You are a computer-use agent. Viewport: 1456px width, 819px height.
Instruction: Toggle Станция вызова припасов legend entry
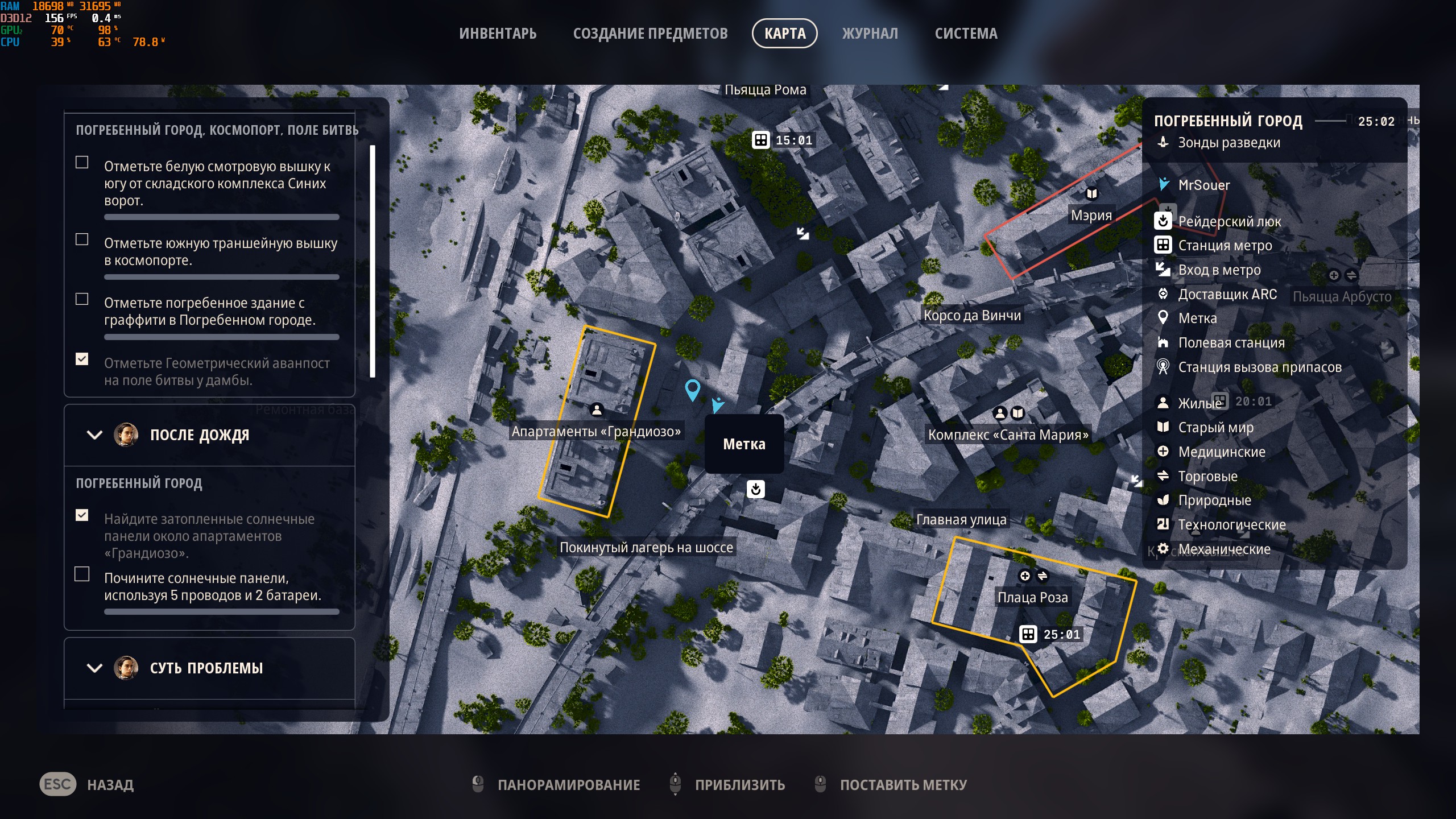point(1259,367)
